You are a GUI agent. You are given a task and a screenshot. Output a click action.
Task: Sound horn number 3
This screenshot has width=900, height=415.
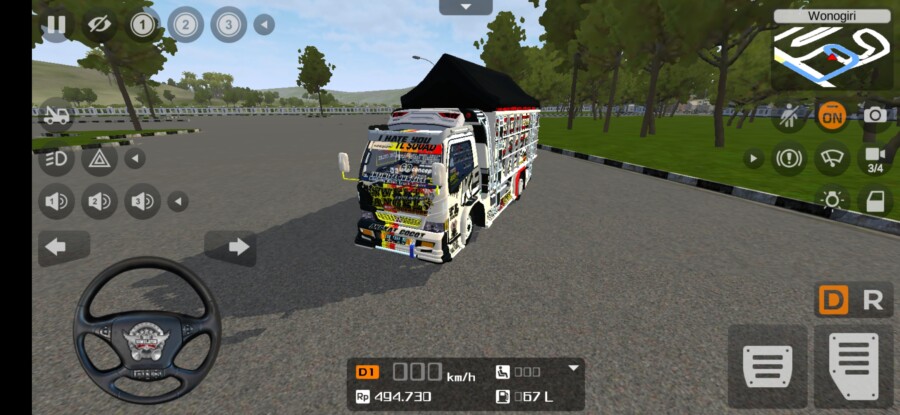pos(142,202)
